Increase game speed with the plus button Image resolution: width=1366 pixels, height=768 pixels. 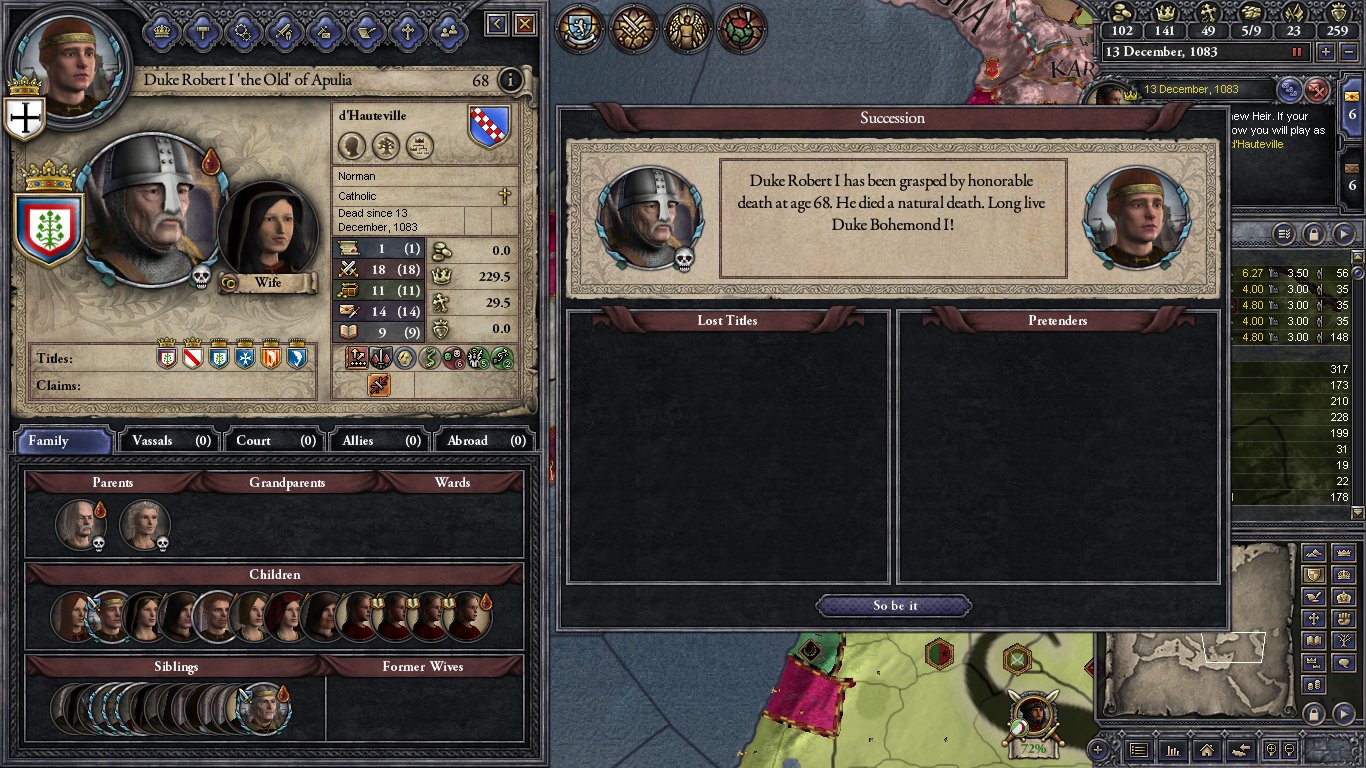point(1326,52)
